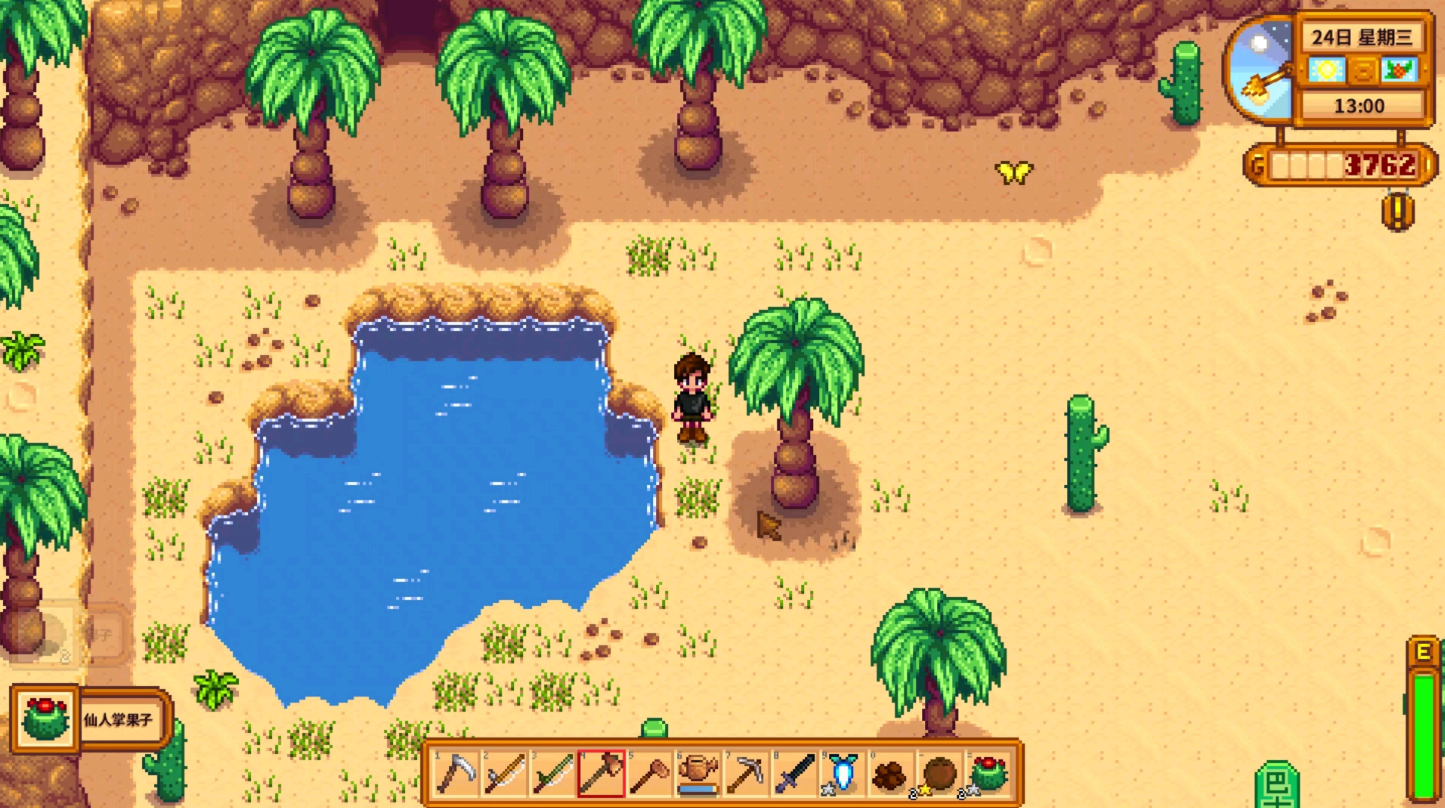
Task: Equip the dark sword
Action: pyautogui.click(x=795, y=773)
